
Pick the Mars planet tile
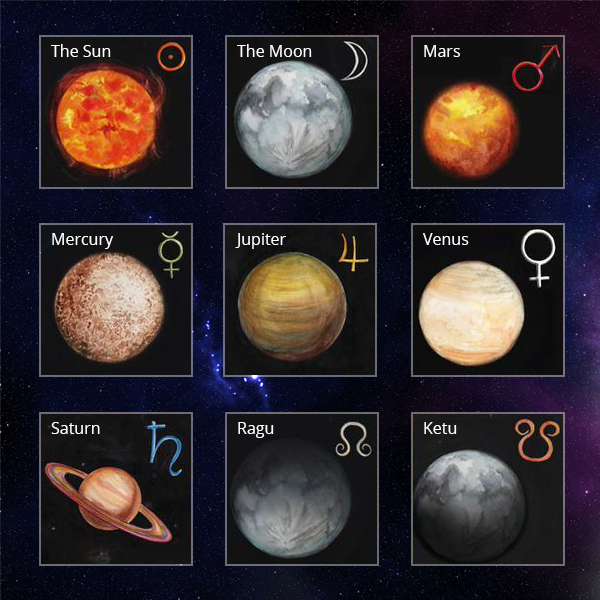click(487, 112)
